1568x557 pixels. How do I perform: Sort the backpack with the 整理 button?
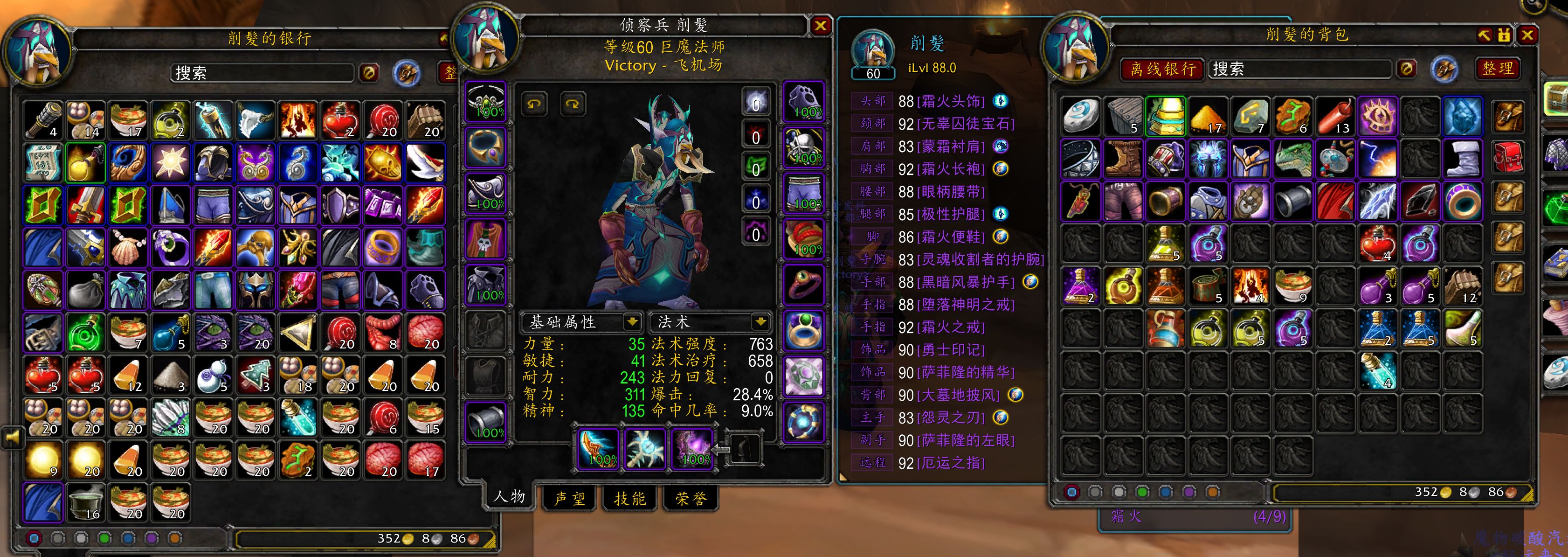(x=1498, y=68)
